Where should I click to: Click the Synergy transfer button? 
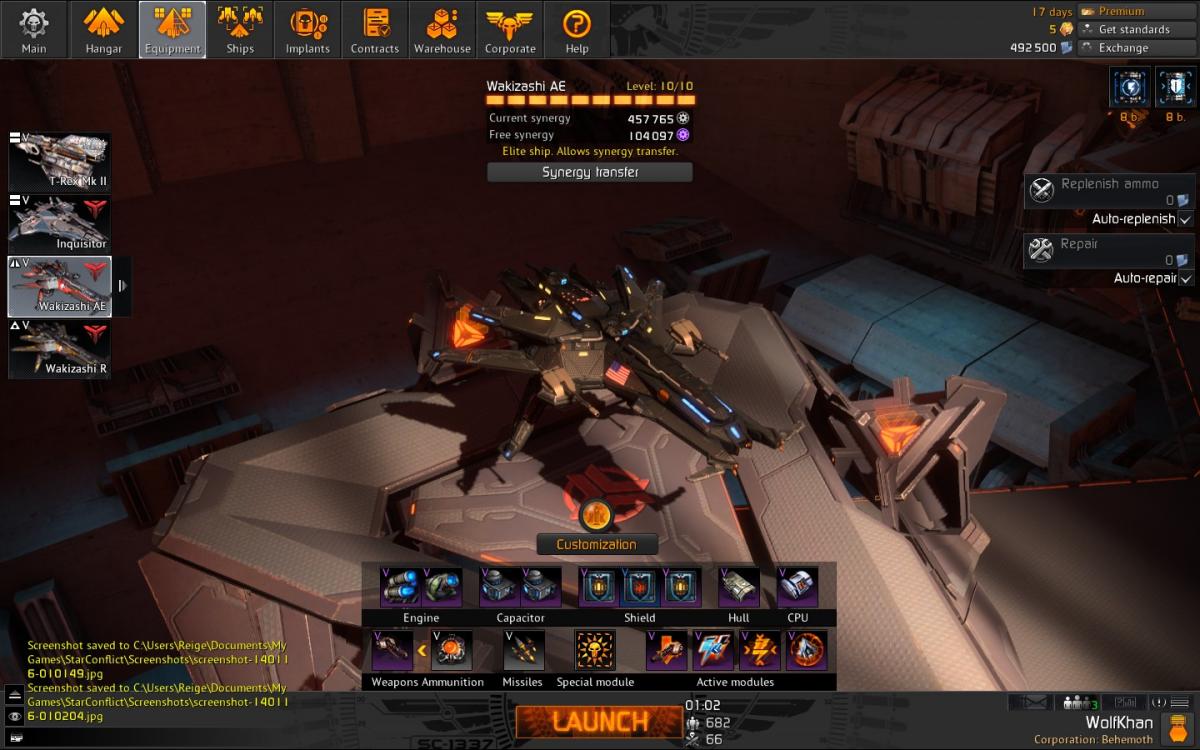pyautogui.click(x=590, y=172)
